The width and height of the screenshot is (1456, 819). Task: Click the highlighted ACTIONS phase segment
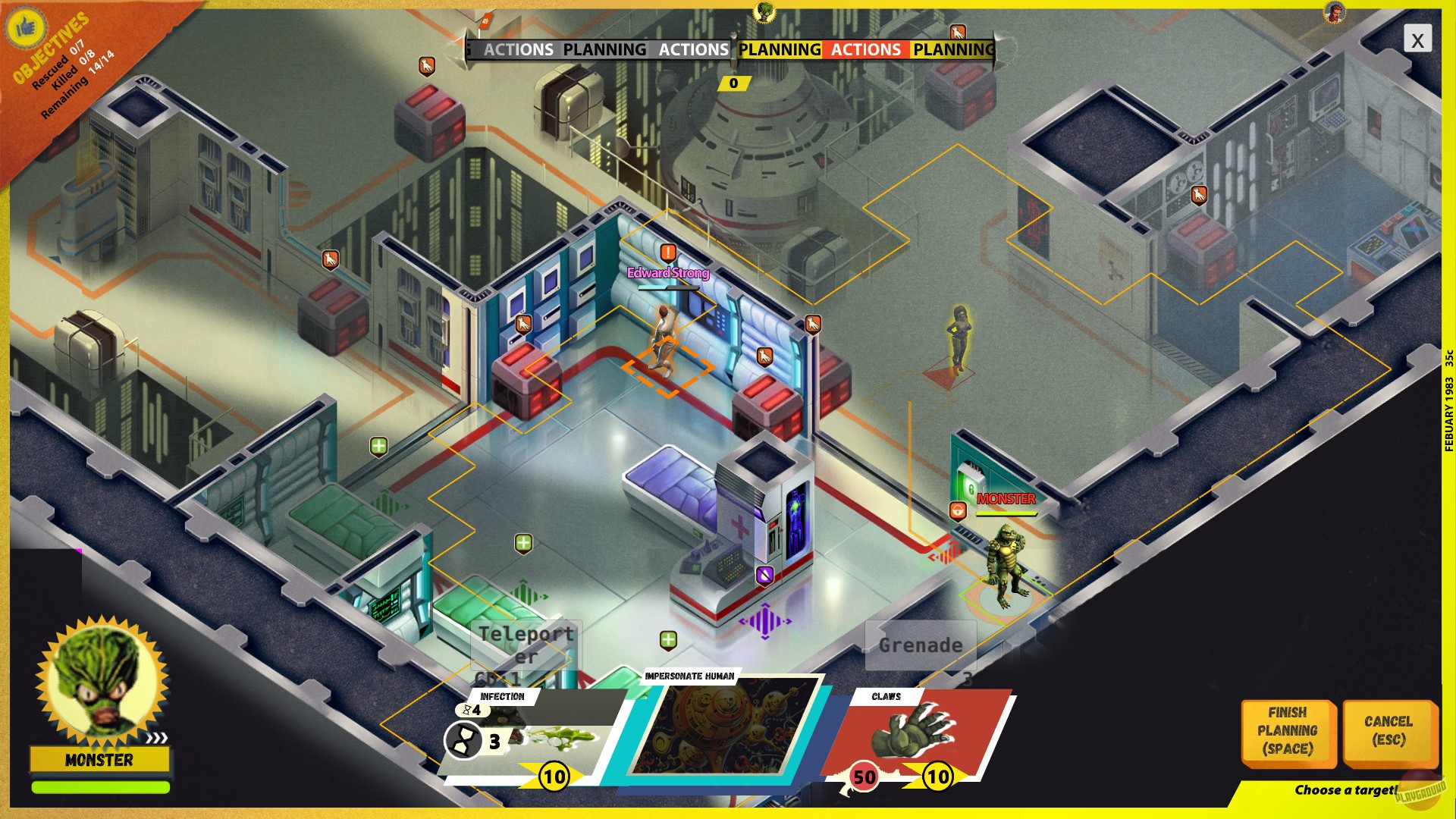(864, 50)
